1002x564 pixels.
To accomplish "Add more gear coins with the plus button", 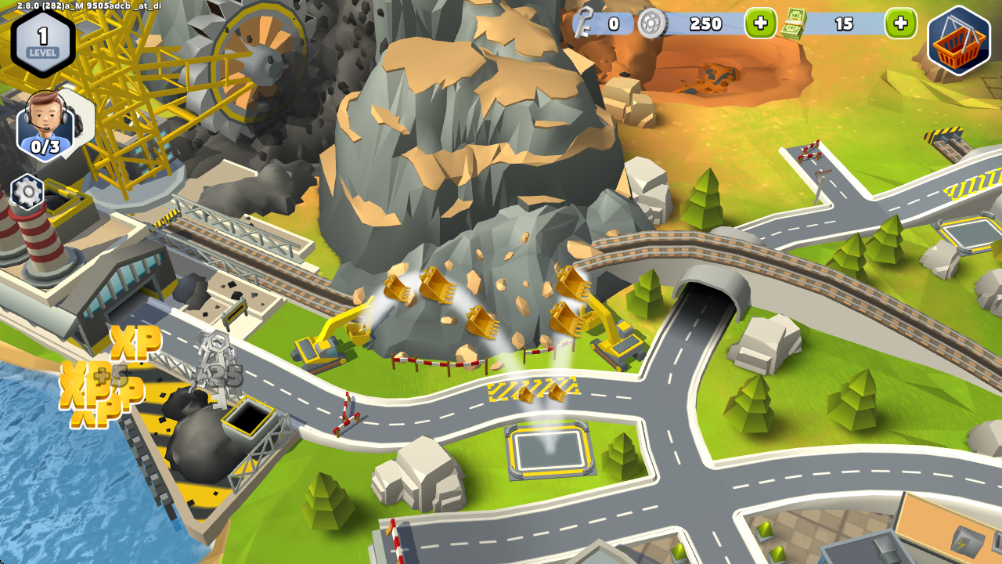I will pyautogui.click(x=760, y=23).
